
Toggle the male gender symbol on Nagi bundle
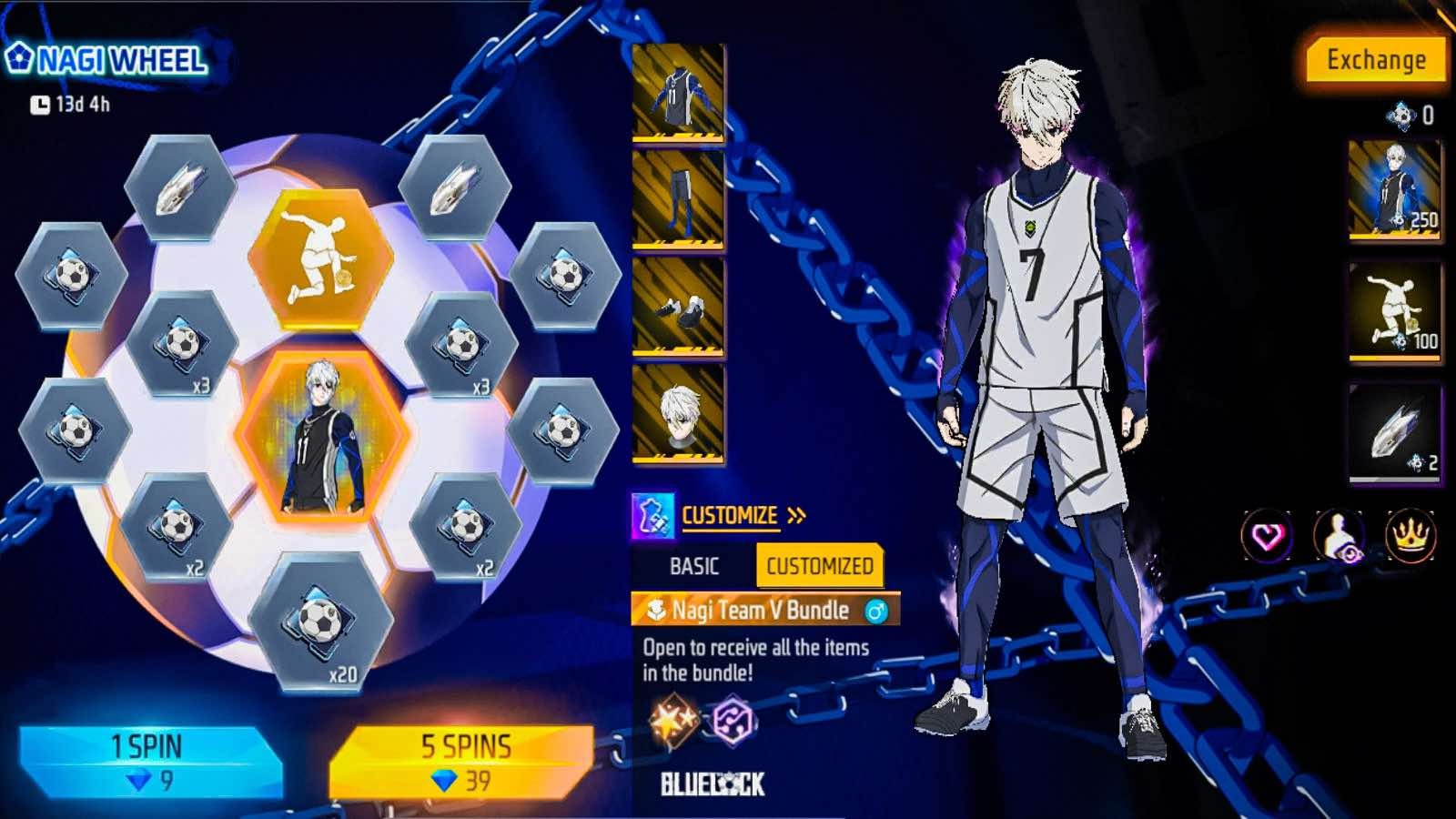pos(876,611)
